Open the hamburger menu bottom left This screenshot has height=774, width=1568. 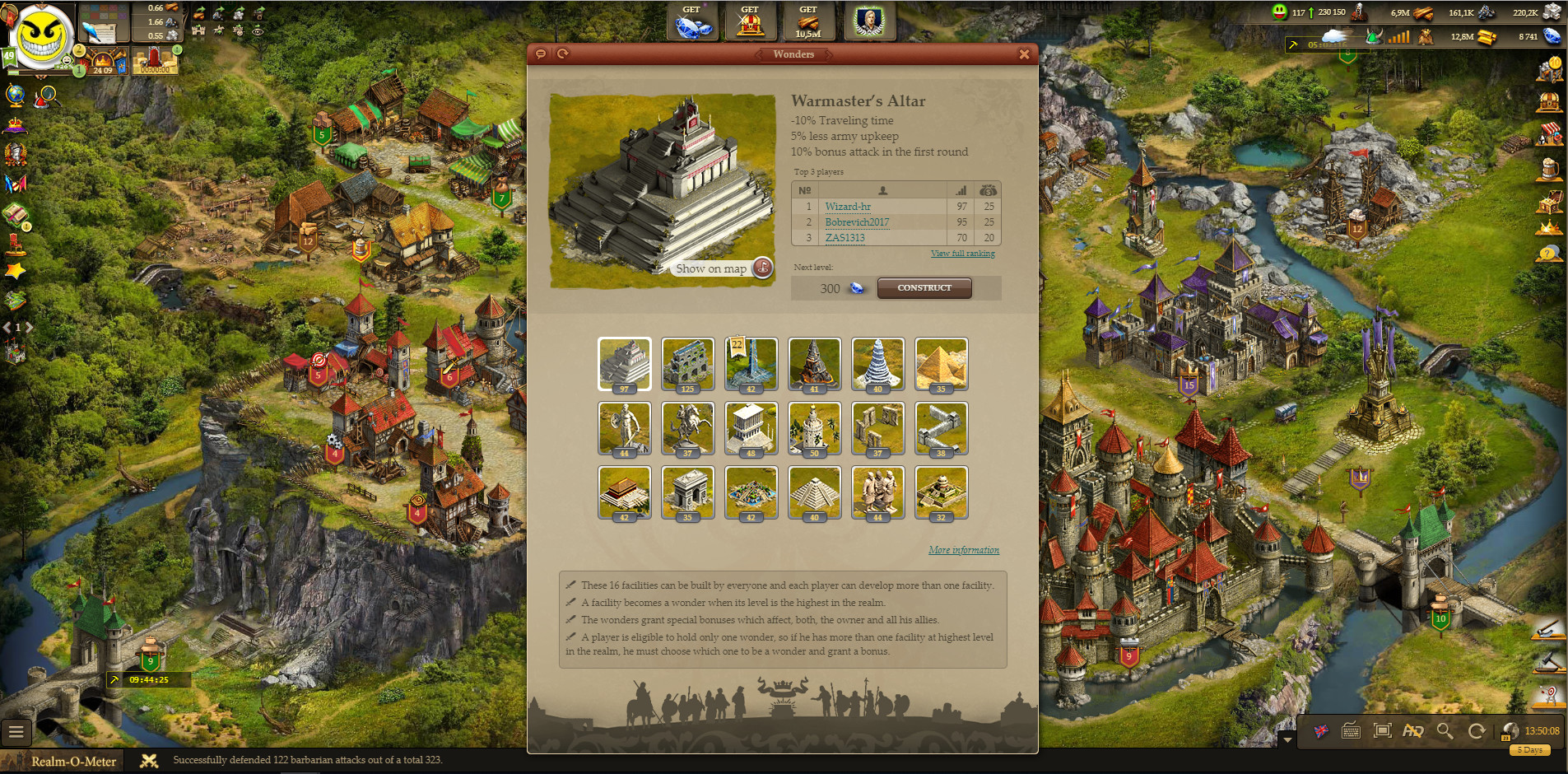click(x=16, y=732)
